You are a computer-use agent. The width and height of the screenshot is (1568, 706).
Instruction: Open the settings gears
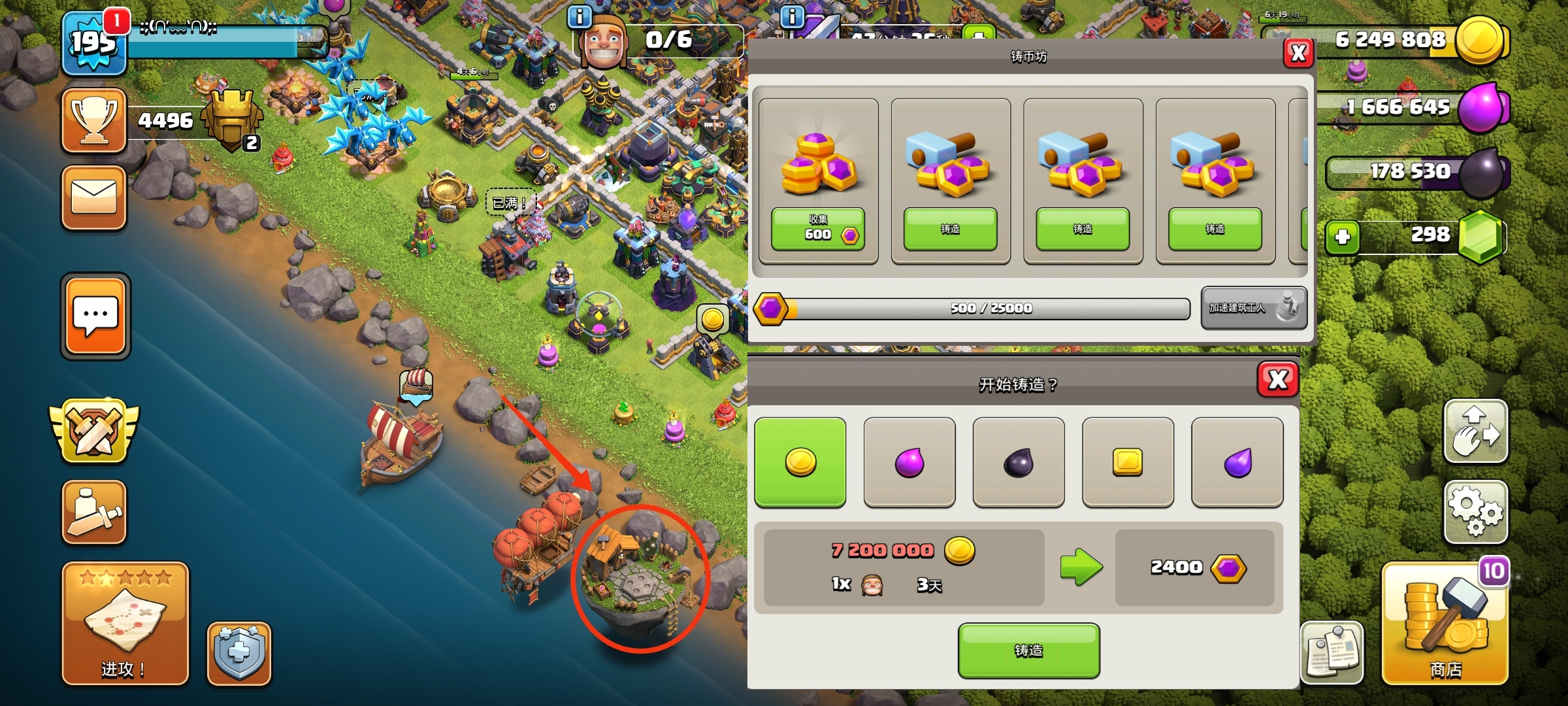tap(1476, 512)
